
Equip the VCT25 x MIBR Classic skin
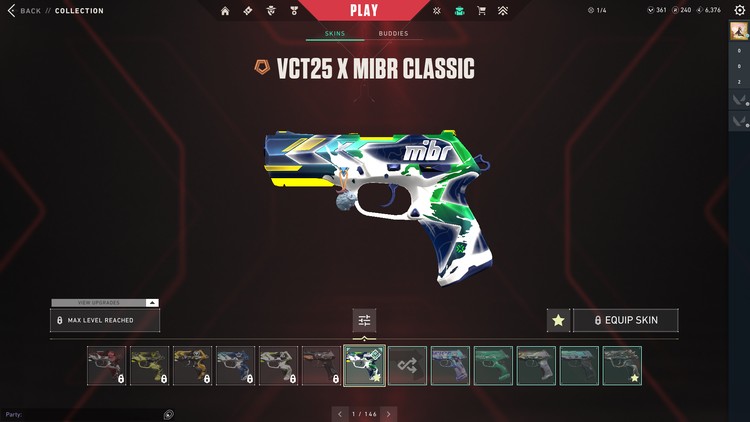[x=626, y=320]
